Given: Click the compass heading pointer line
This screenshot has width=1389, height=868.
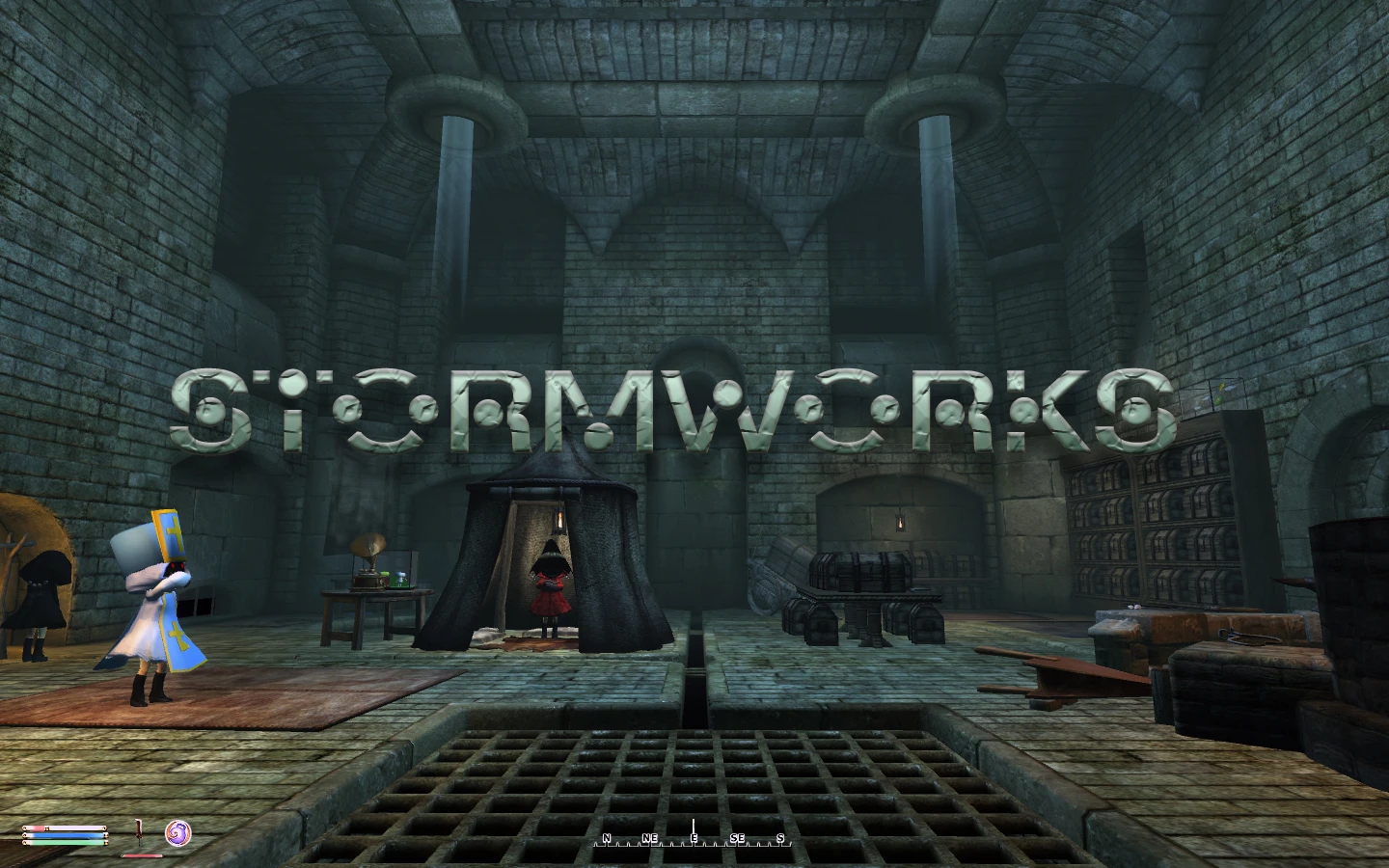Looking at the screenshot, I should tap(694, 827).
